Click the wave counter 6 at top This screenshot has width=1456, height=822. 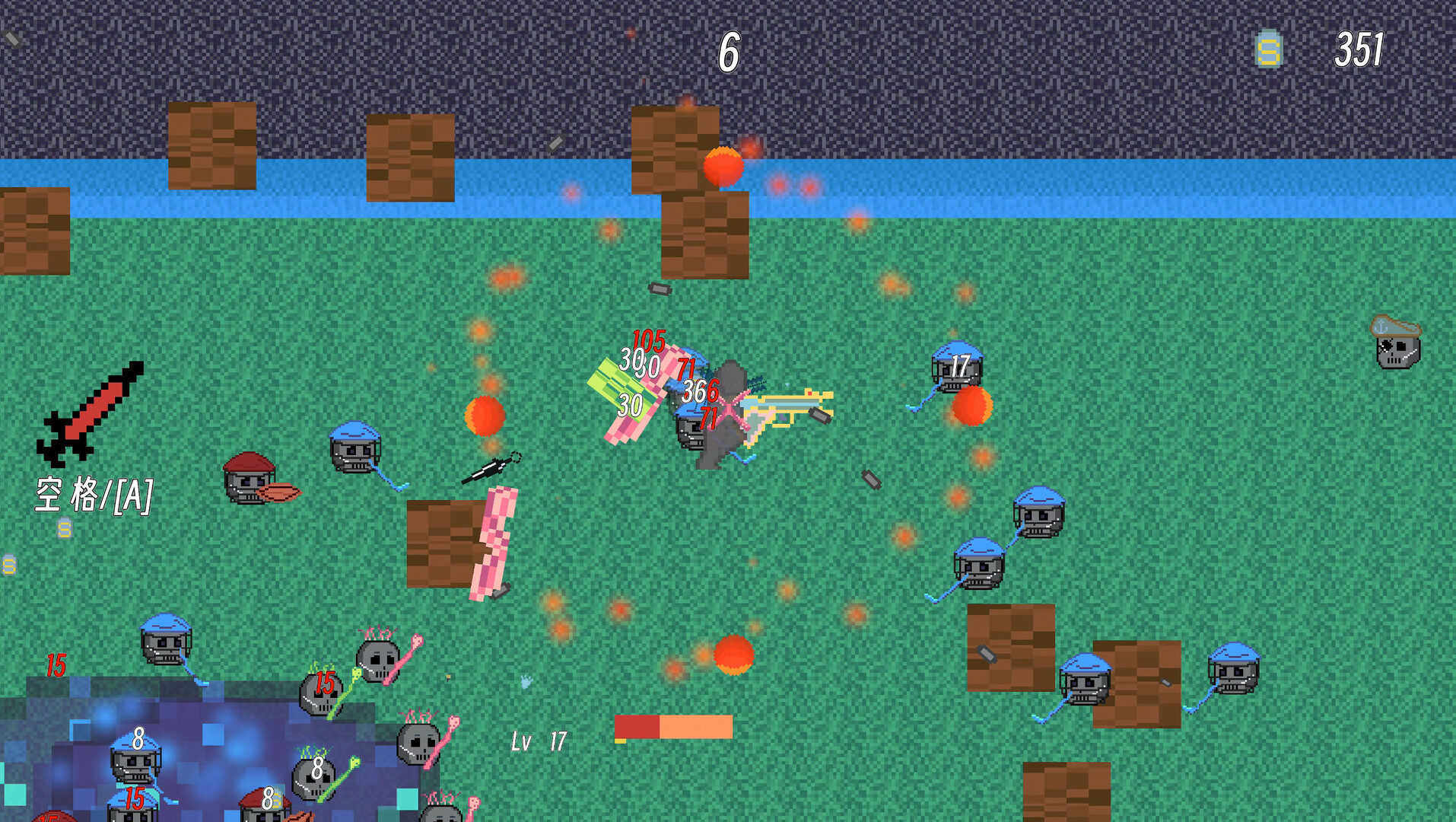(x=729, y=53)
